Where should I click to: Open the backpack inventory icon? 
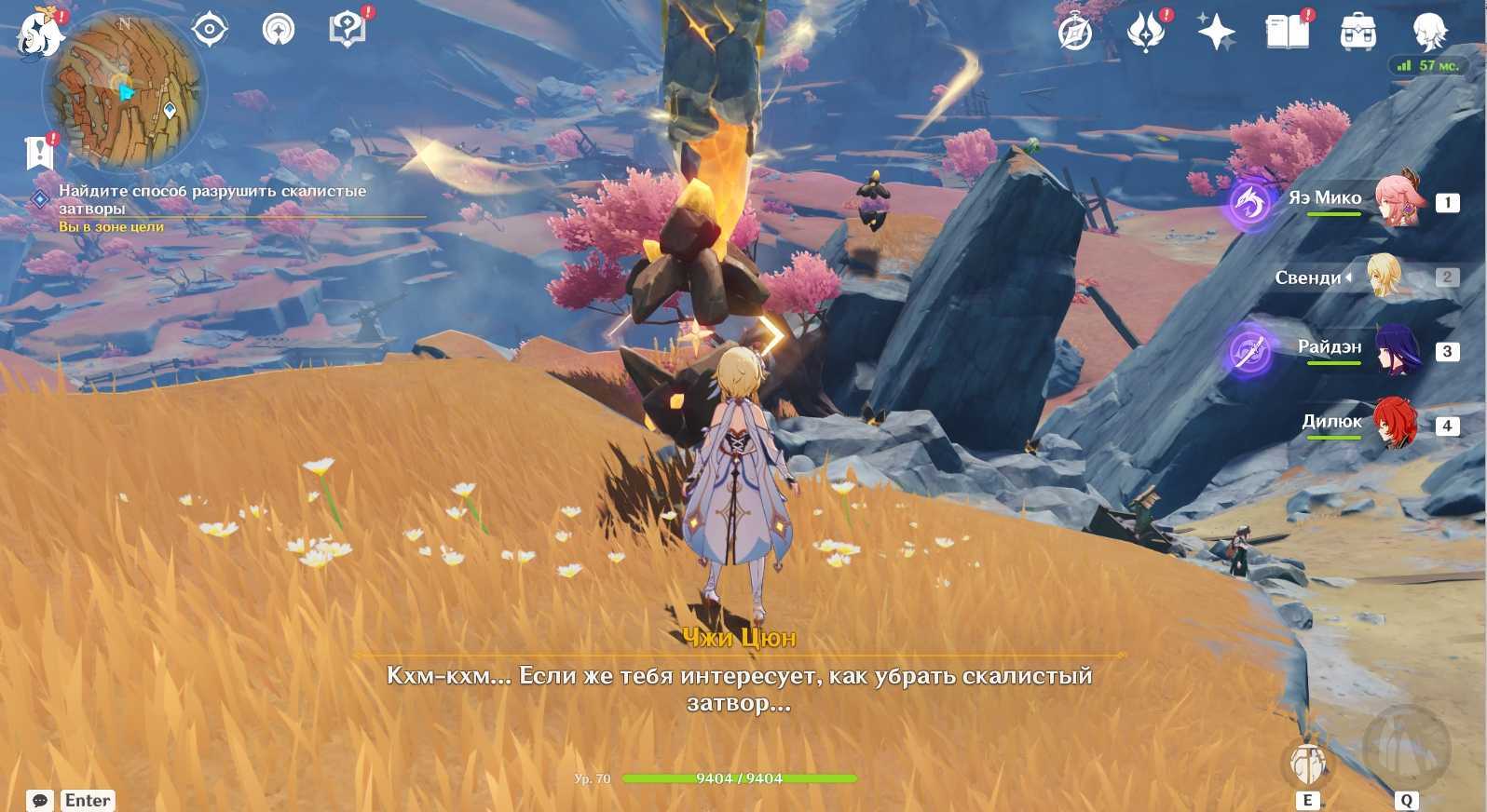point(1357,34)
